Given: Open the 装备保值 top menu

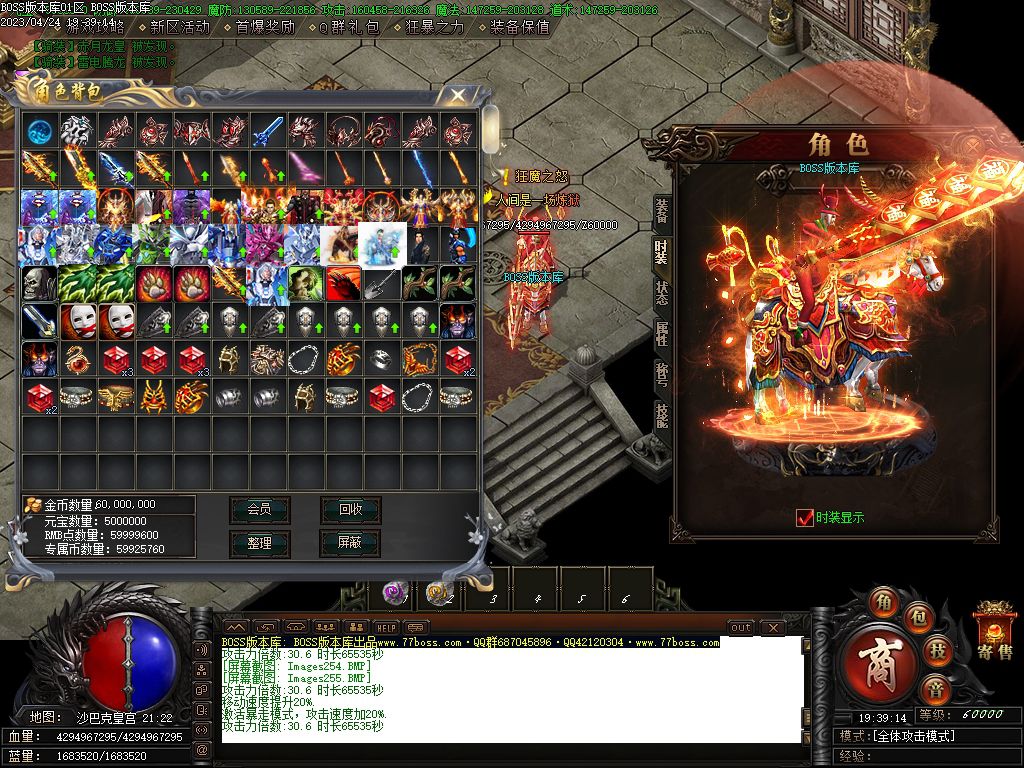Looking at the screenshot, I should (520, 27).
